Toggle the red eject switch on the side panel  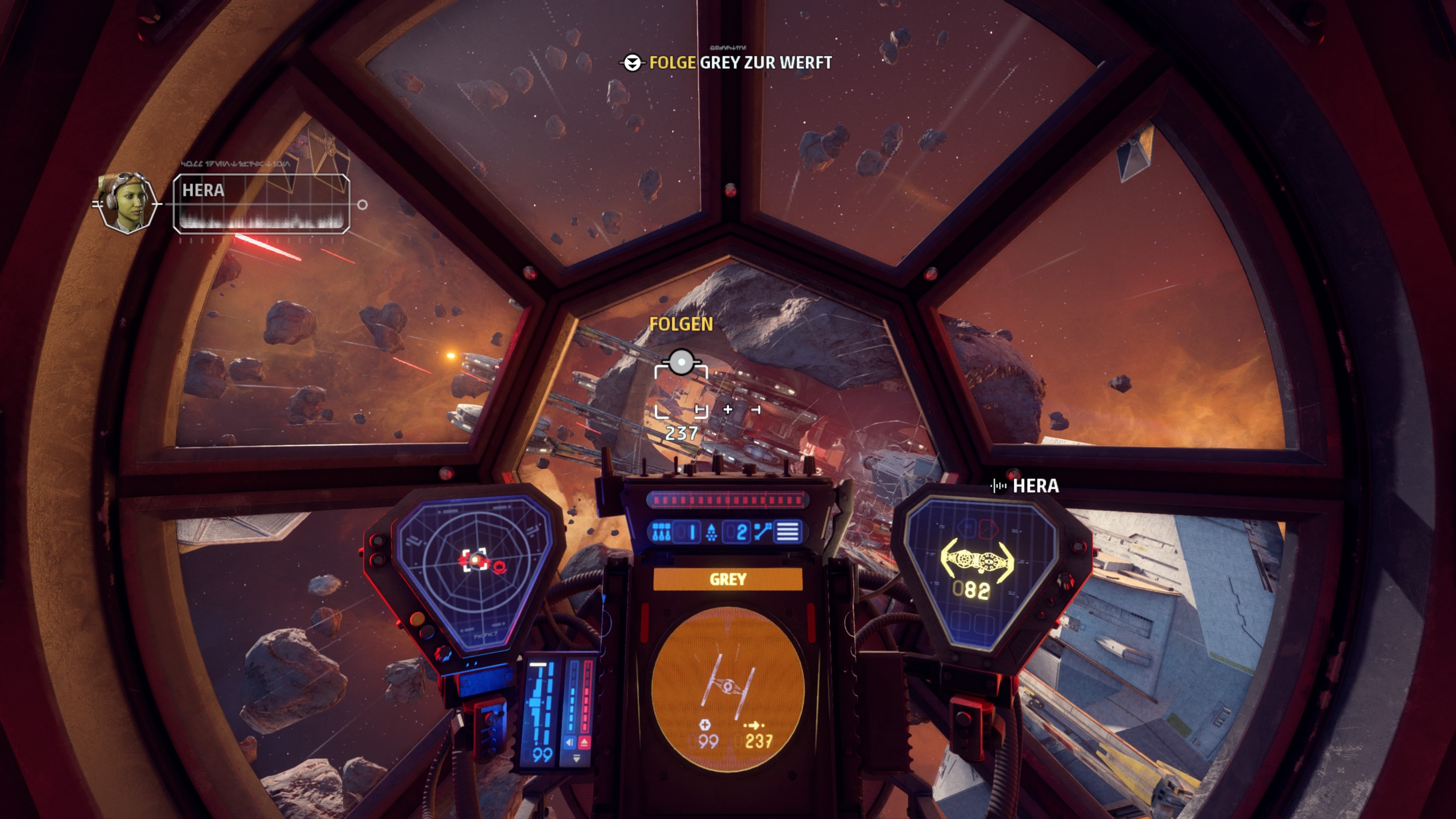click(x=585, y=742)
